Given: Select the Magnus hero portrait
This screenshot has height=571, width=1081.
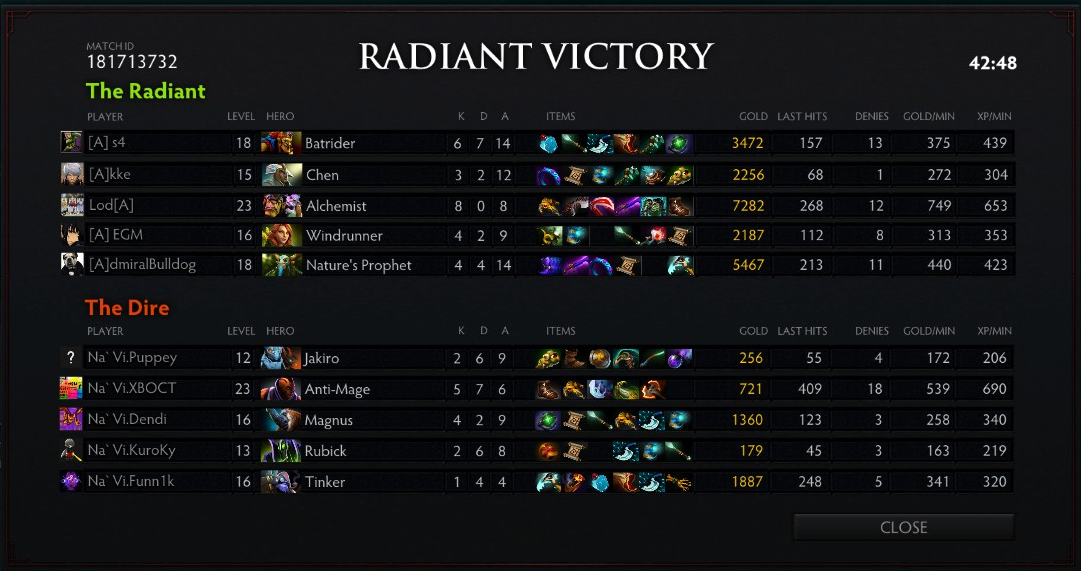Looking at the screenshot, I should [x=281, y=420].
